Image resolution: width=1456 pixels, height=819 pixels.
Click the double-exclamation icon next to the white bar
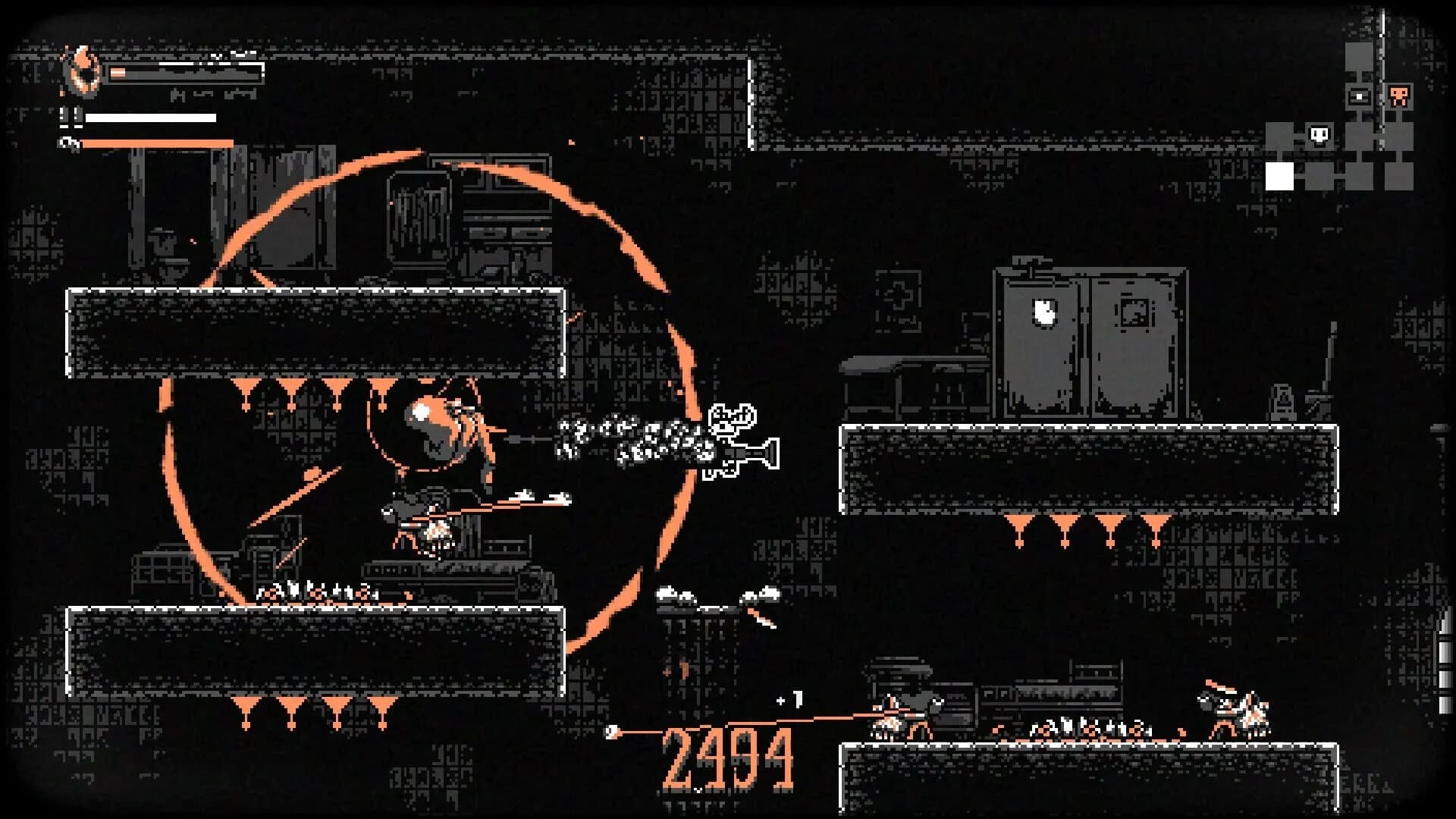pos(70,118)
